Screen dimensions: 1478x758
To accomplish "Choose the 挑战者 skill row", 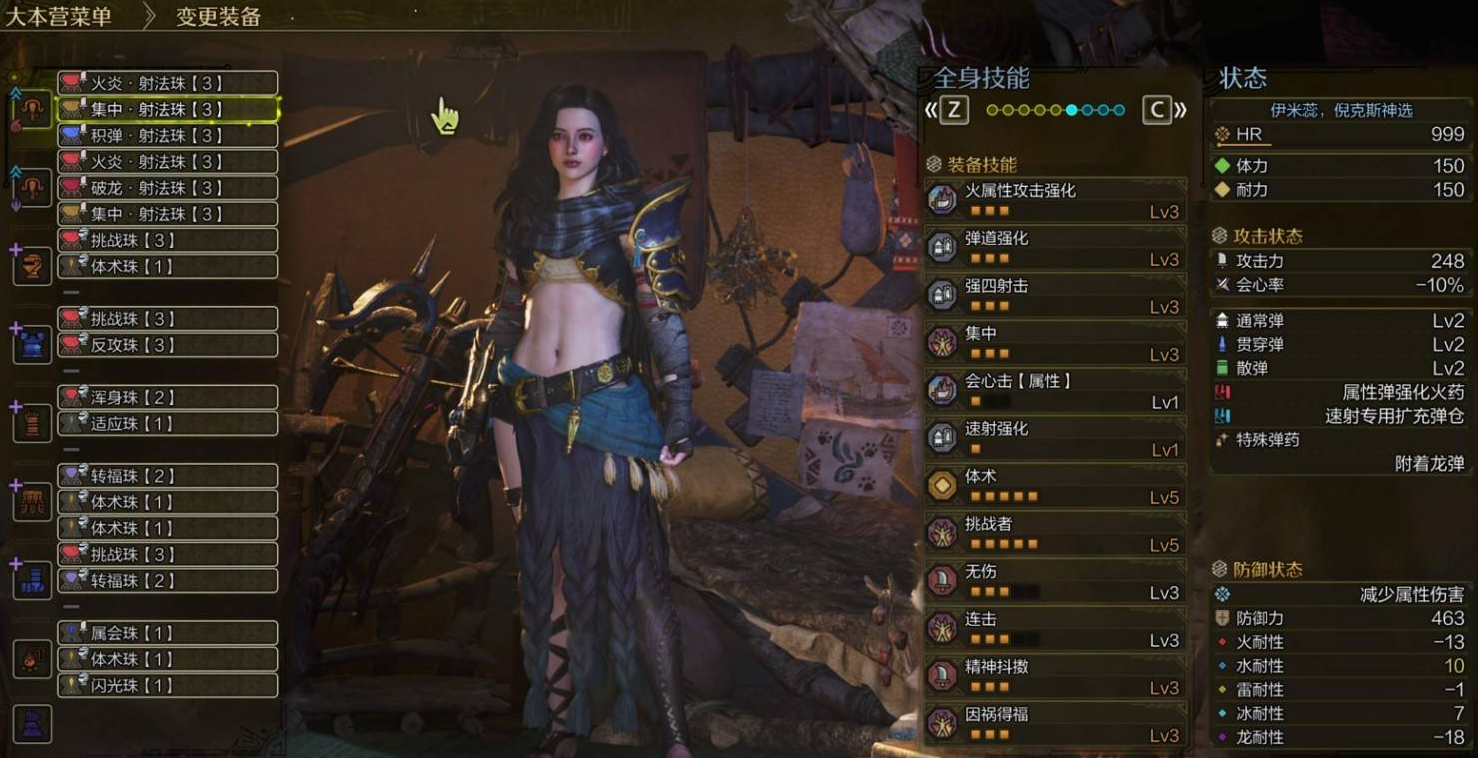I will [1056, 534].
